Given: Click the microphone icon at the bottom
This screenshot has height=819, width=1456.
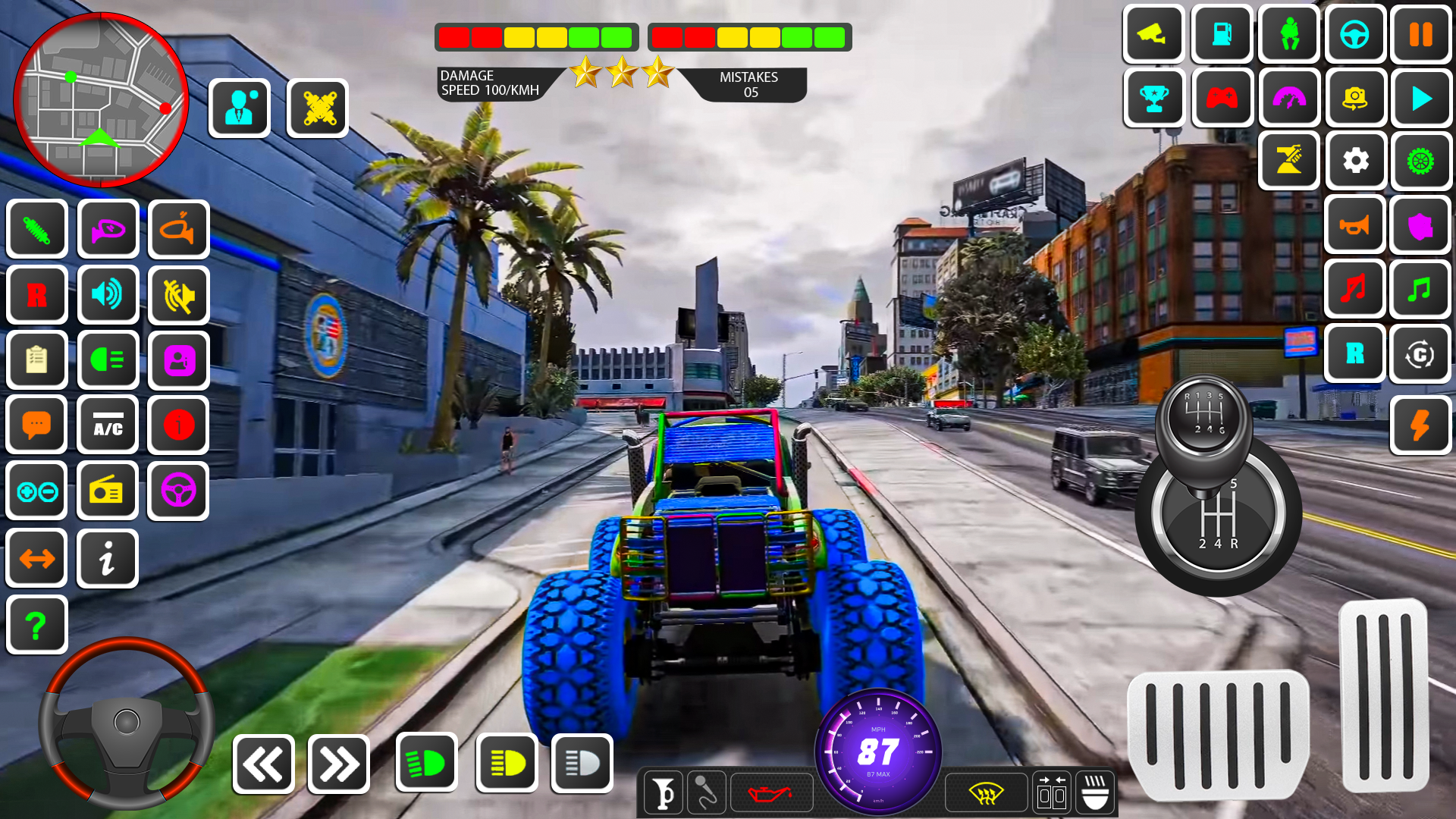Looking at the screenshot, I should click(x=706, y=792).
